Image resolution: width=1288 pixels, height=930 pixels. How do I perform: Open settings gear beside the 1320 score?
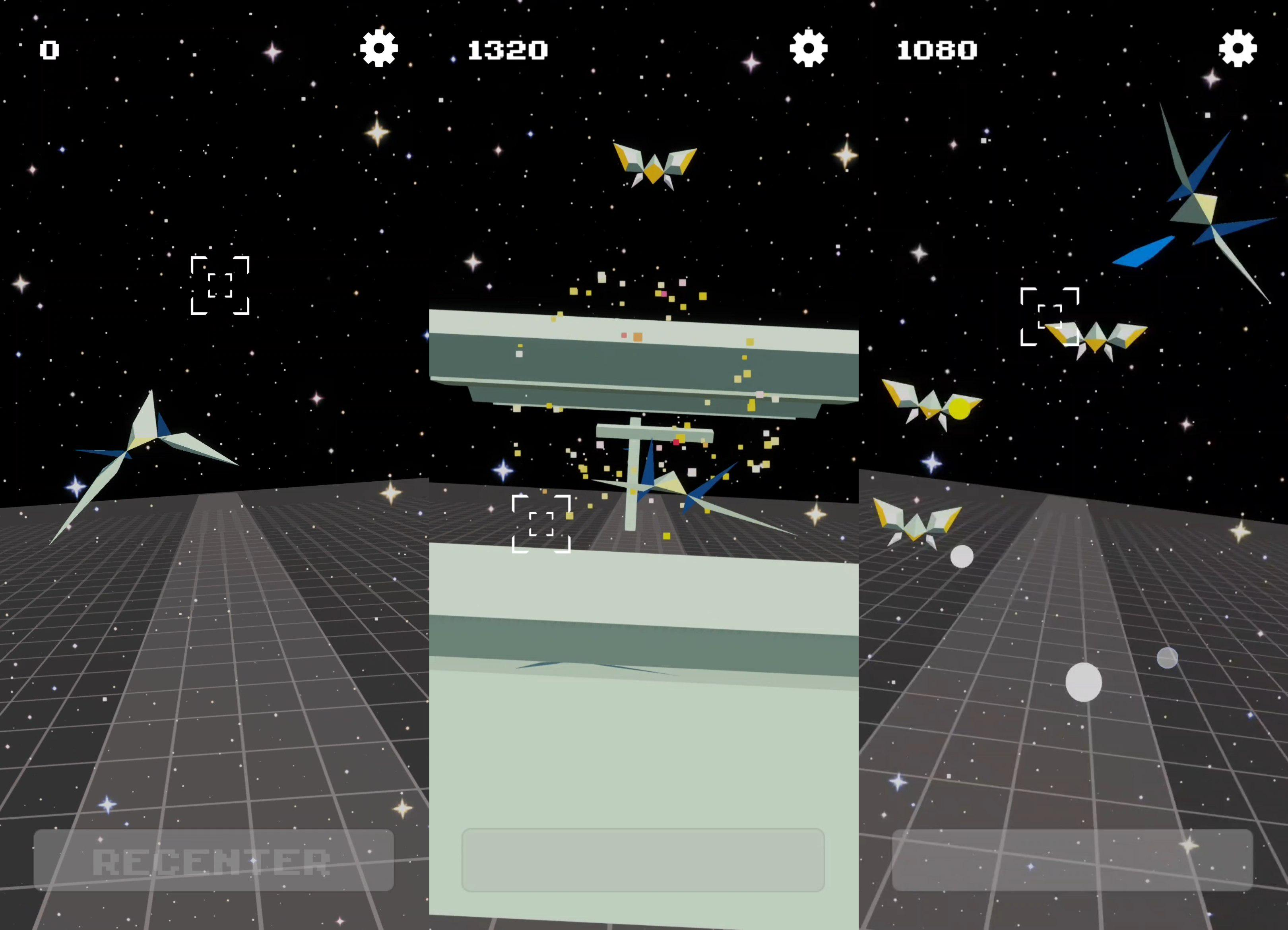[x=808, y=48]
